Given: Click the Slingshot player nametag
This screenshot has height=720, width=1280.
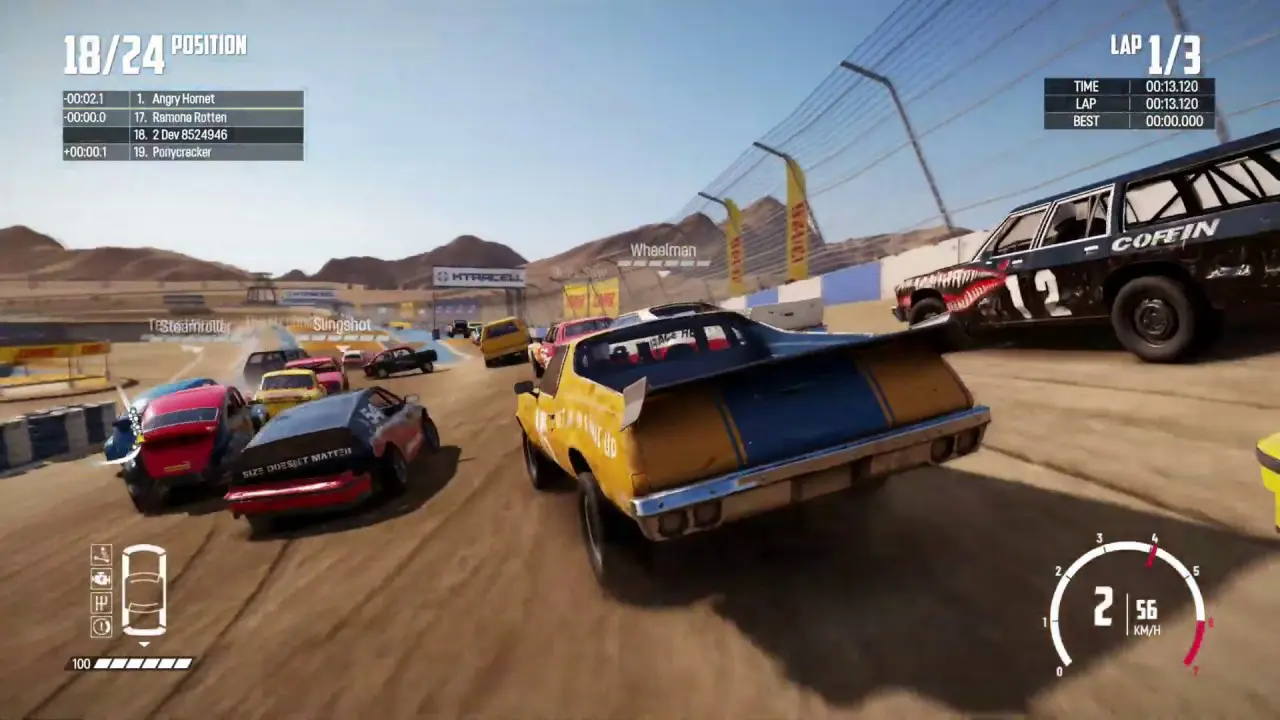Looking at the screenshot, I should (341, 324).
